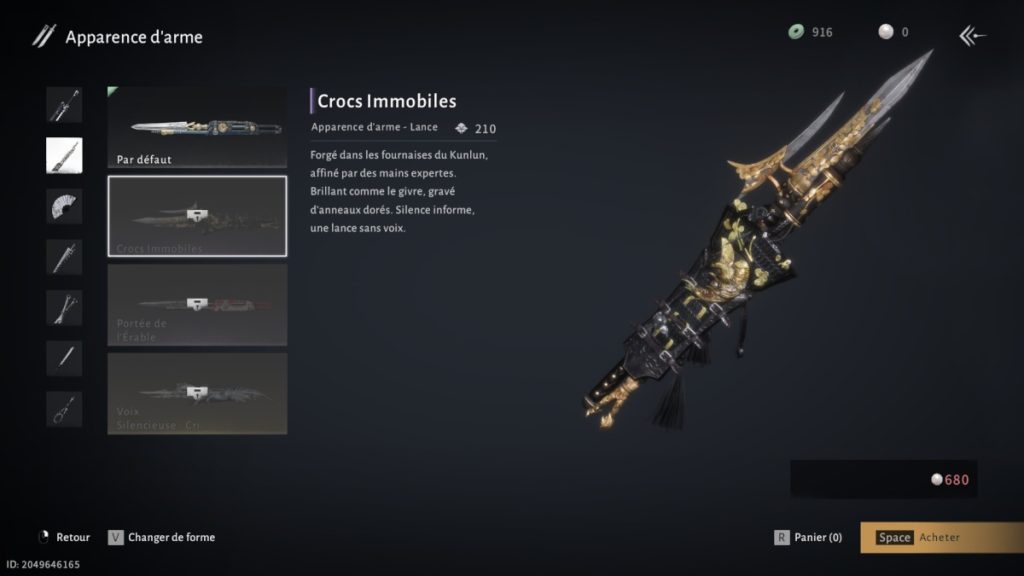Select the rope dart weapon category
This screenshot has width=1024, height=576.
(64, 409)
